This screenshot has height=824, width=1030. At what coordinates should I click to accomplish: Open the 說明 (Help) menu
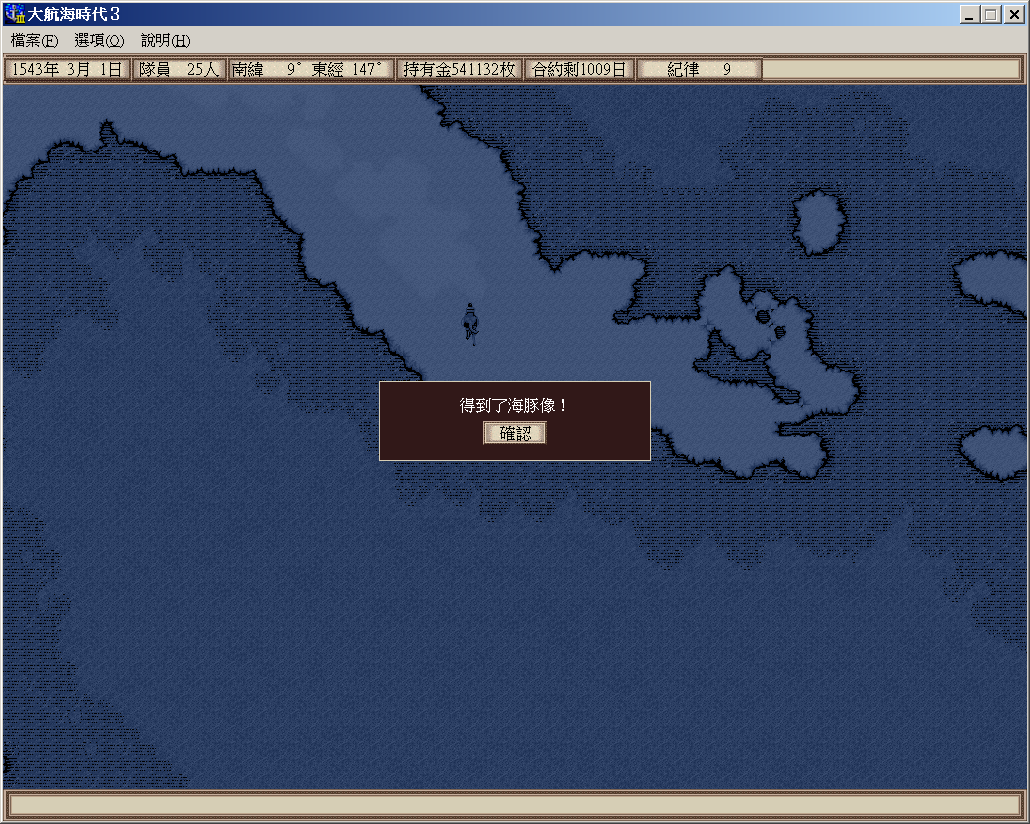[165, 41]
